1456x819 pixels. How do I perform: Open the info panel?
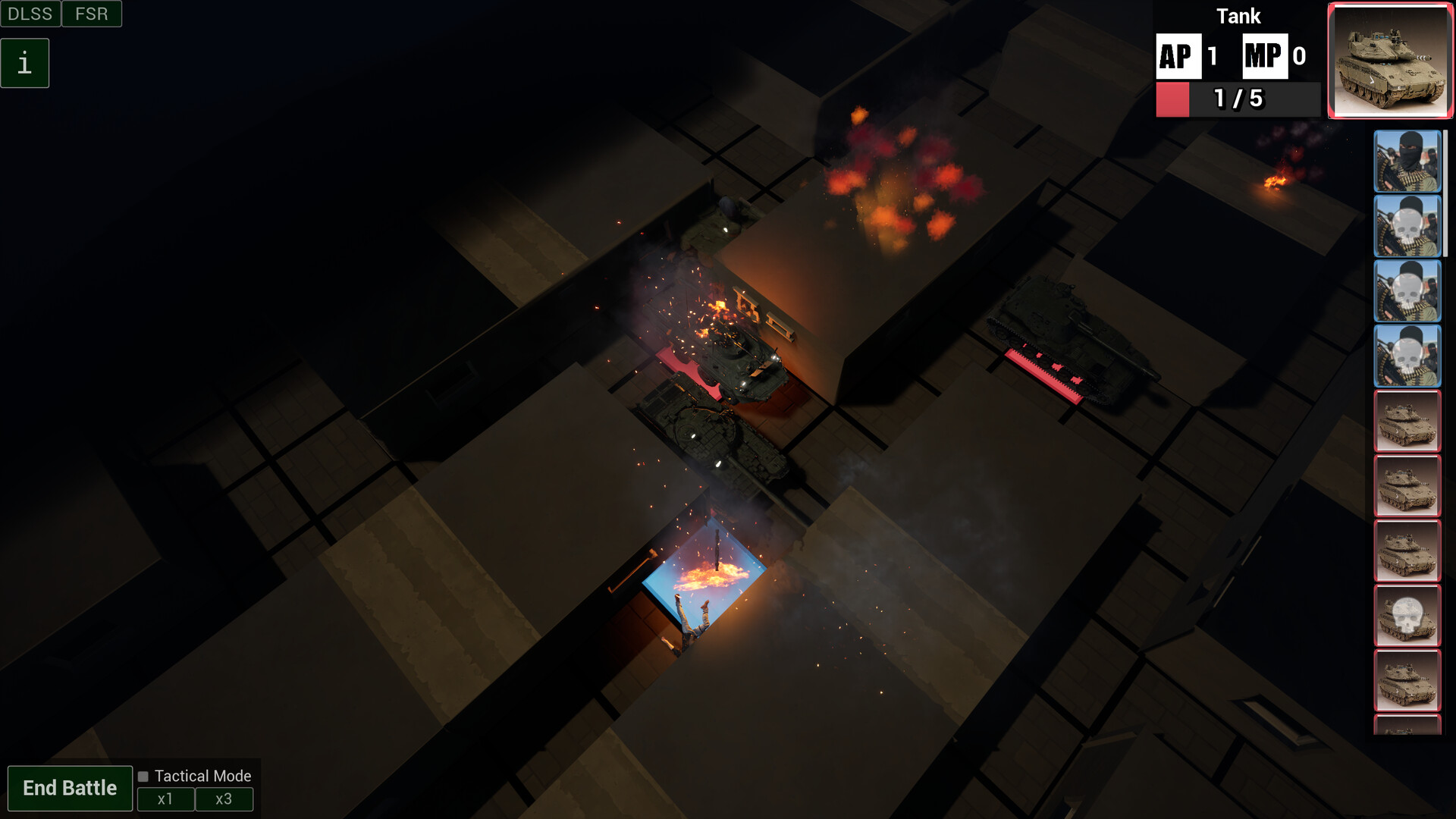pyautogui.click(x=25, y=62)
